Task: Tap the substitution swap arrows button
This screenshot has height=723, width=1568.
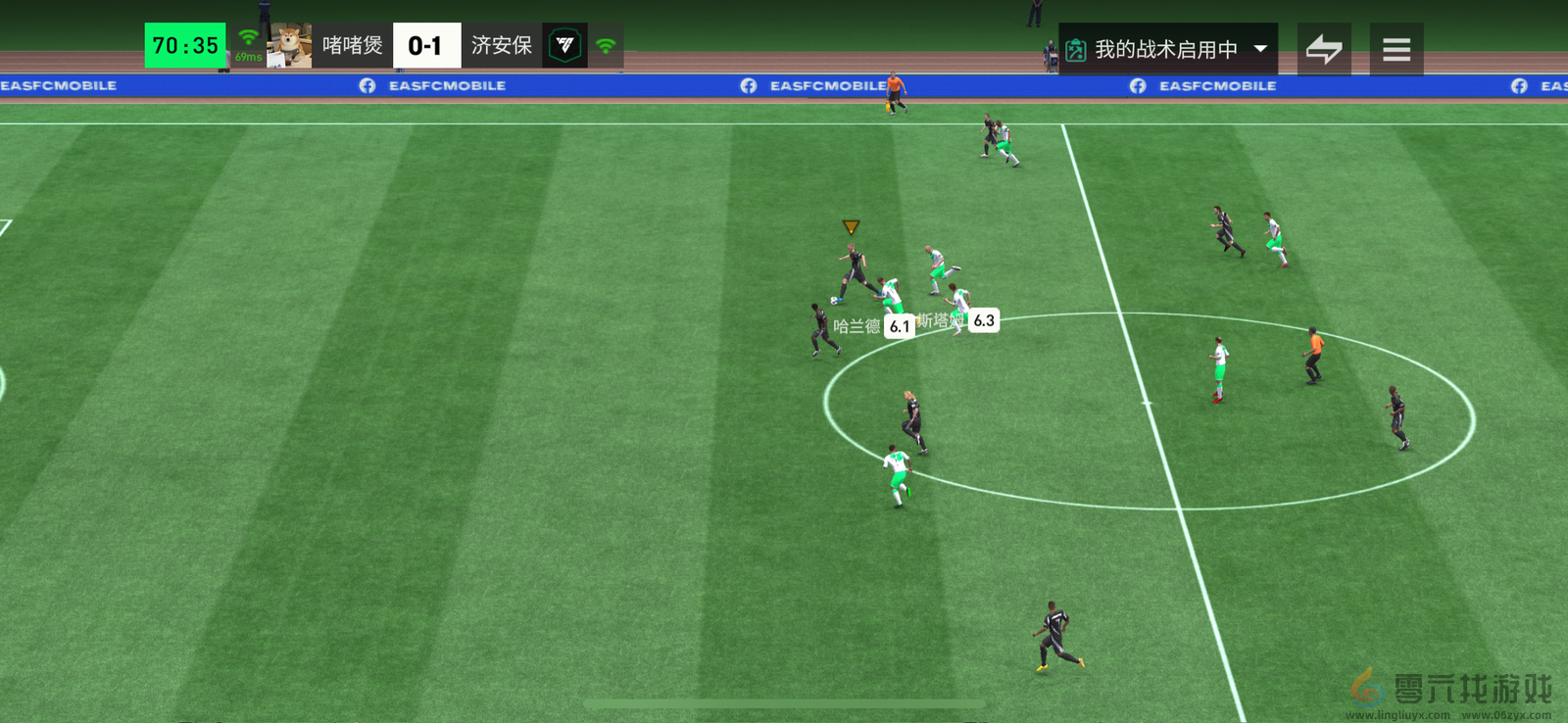Action: pyautogui.click(x=1324, y=49)
